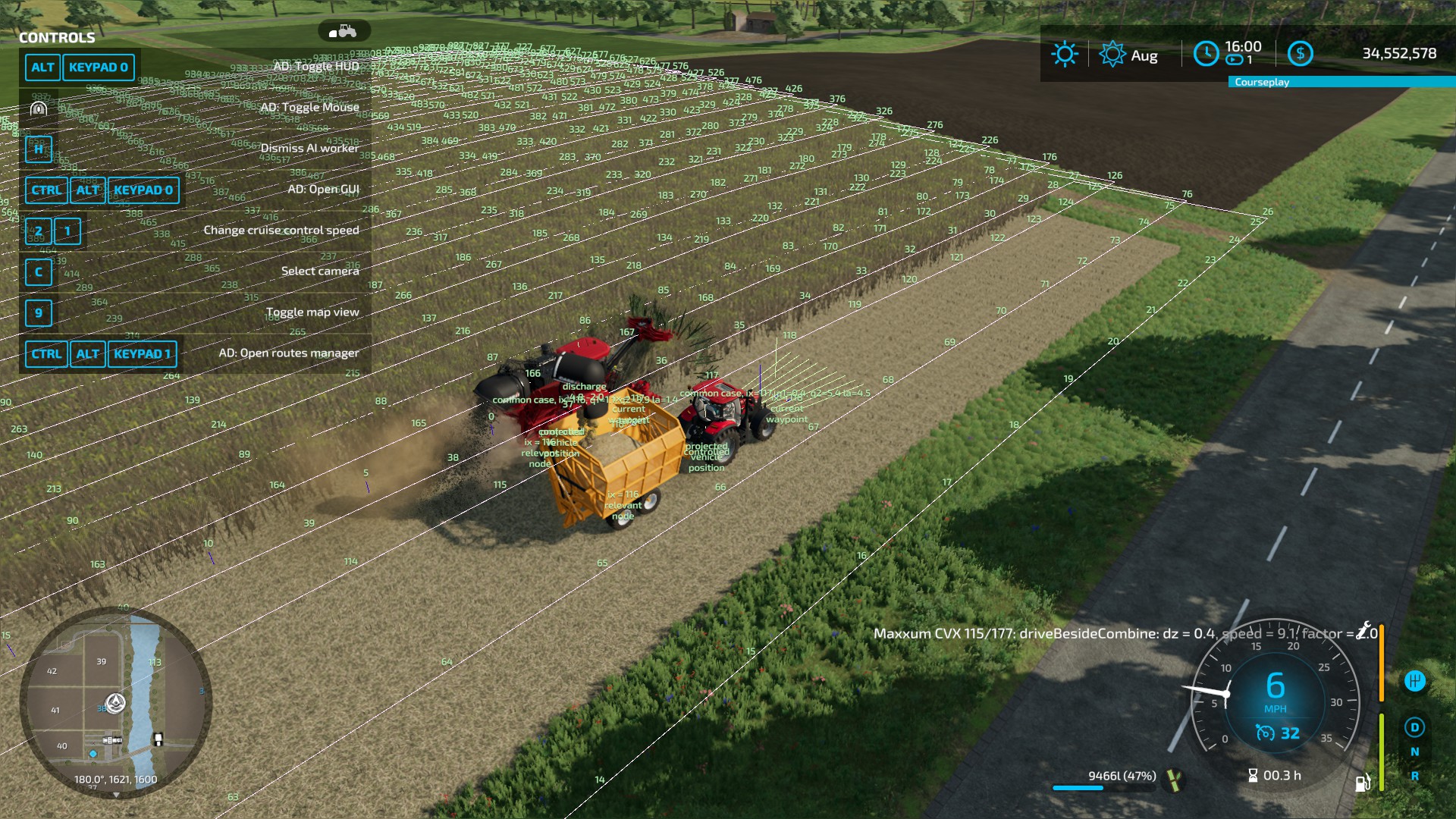Open the AD routes manager entry
The width and height of the screenshot is (1456, 819).
[x=289, y=353]
